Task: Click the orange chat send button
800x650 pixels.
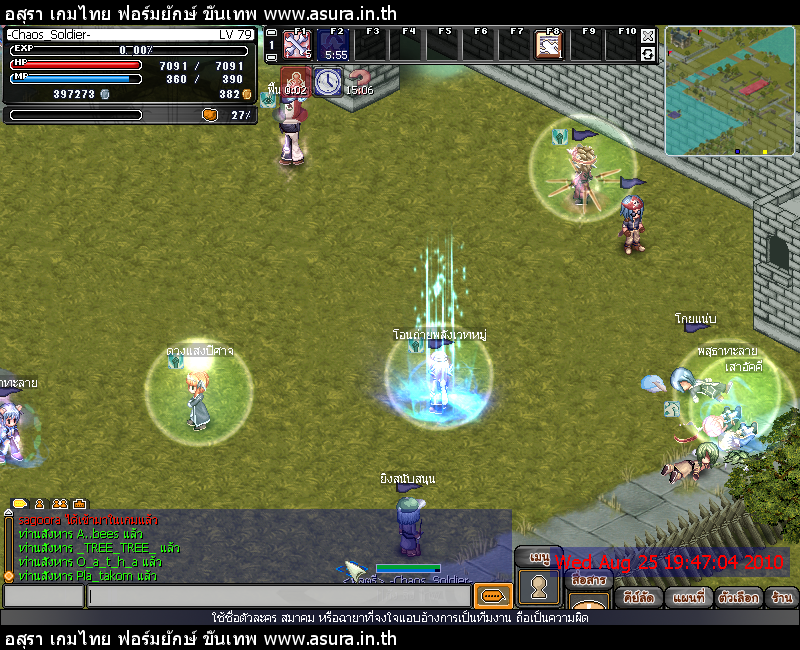Action: click(x=492, y=596)
